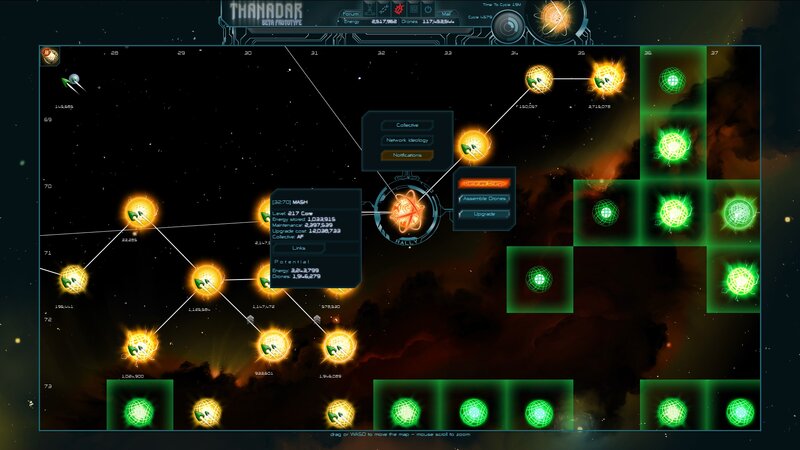Click the highlighted Notifications button
Screen dimensions: 800x450
click(408, 155)
